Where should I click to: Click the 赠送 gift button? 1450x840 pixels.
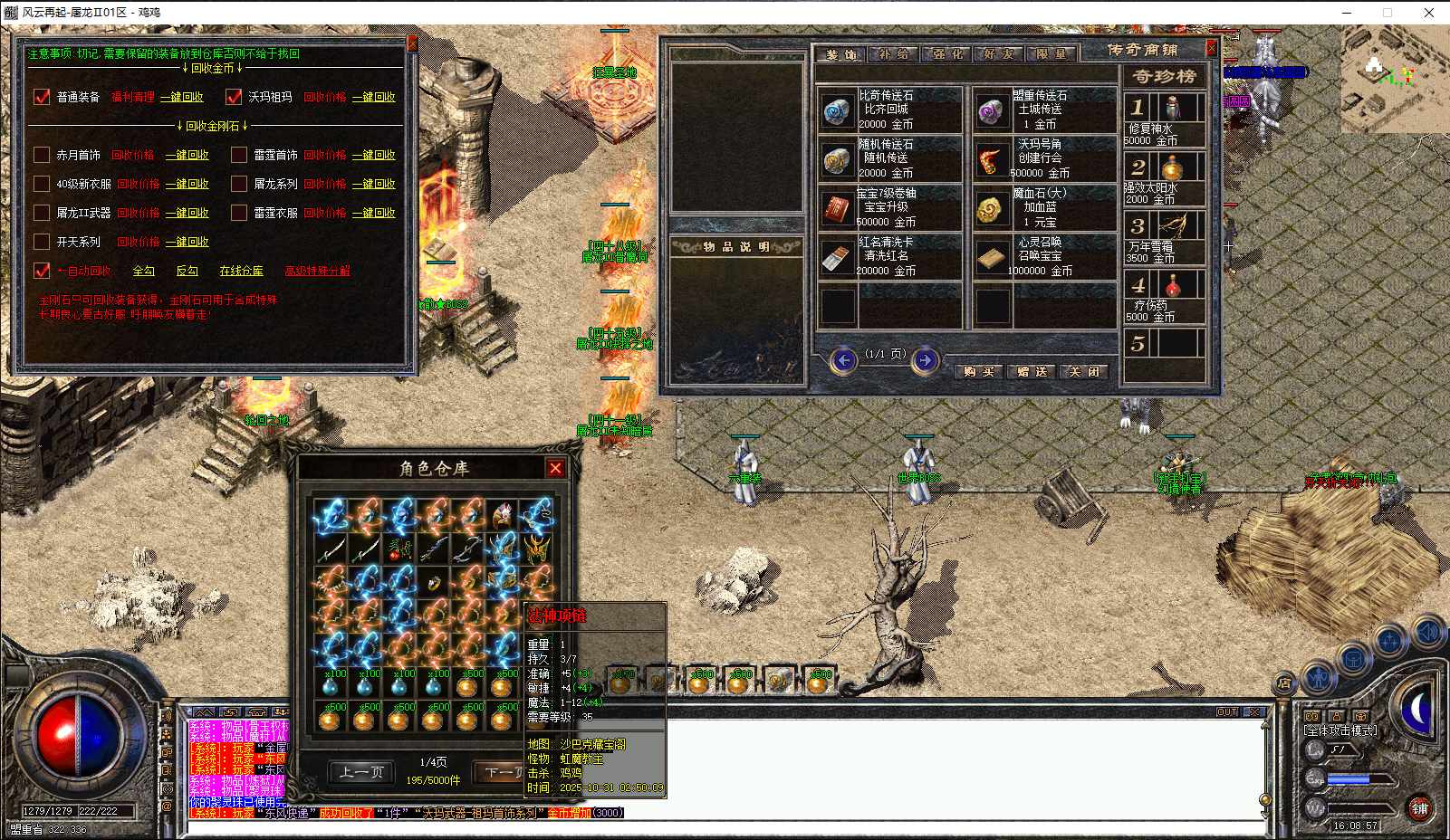[1032, 372]
